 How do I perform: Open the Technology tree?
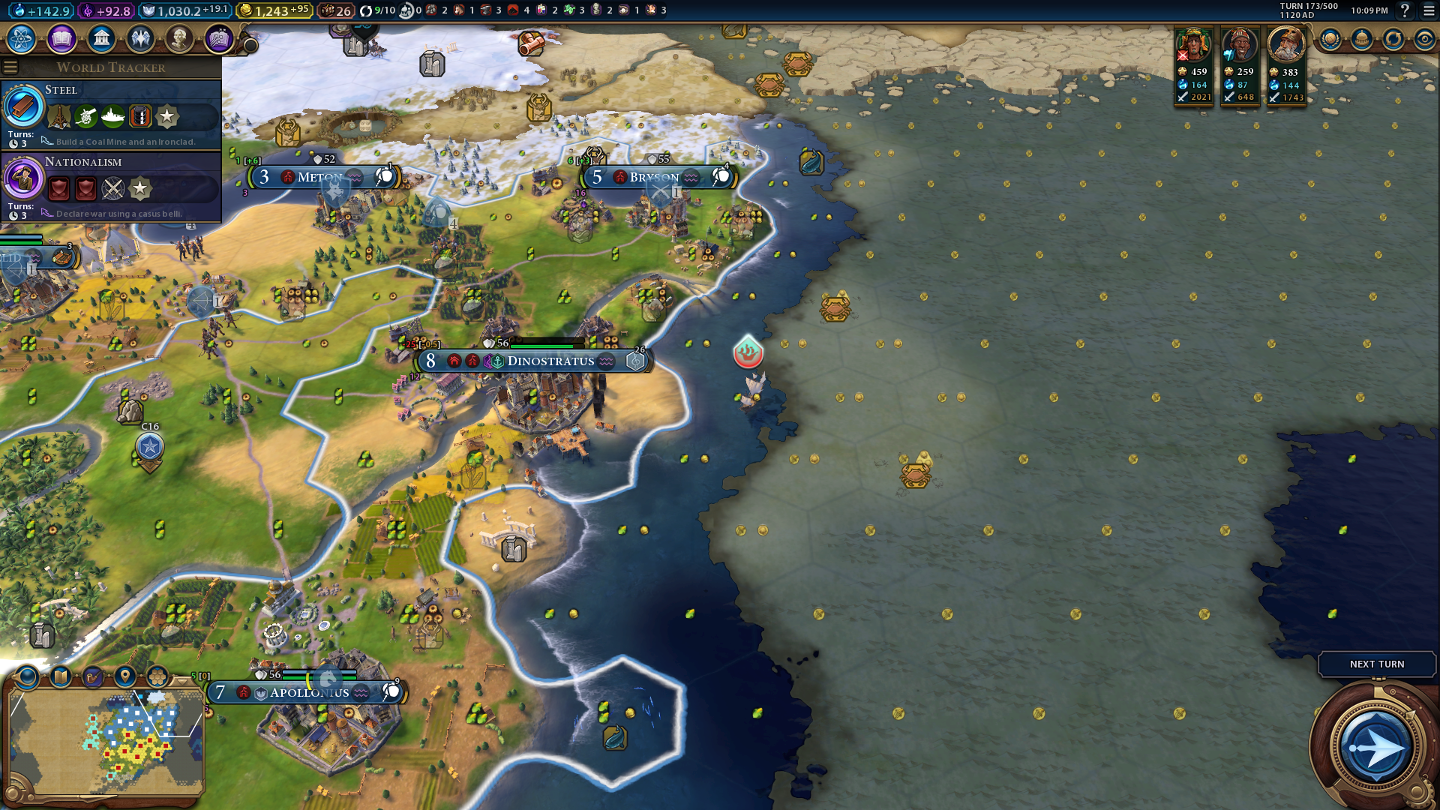click(22, 39)
